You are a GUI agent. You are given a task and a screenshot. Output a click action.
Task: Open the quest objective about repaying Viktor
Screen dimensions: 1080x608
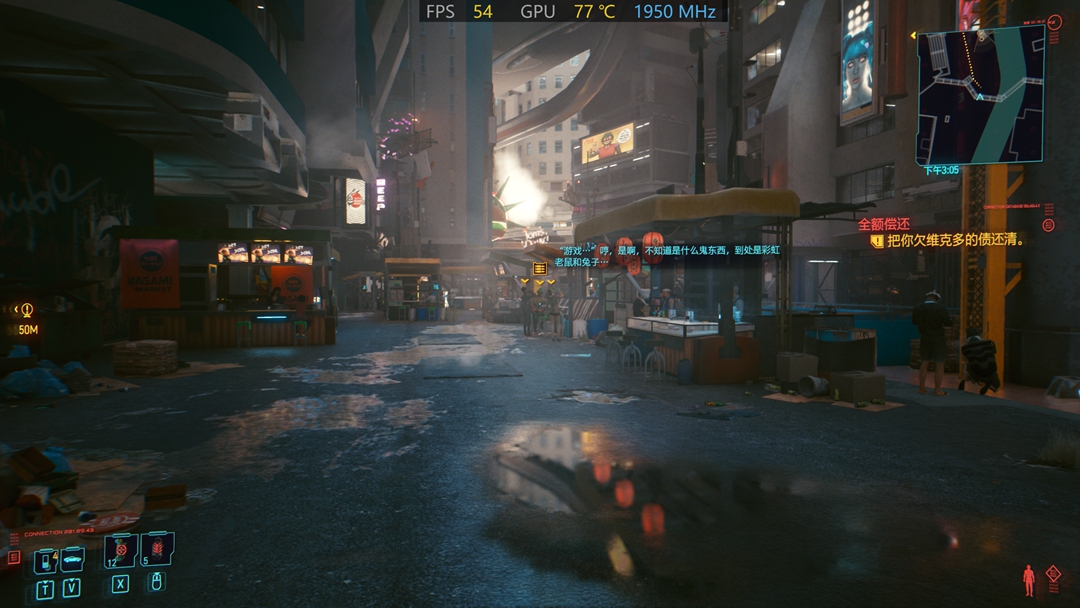[x=956, y=240]
